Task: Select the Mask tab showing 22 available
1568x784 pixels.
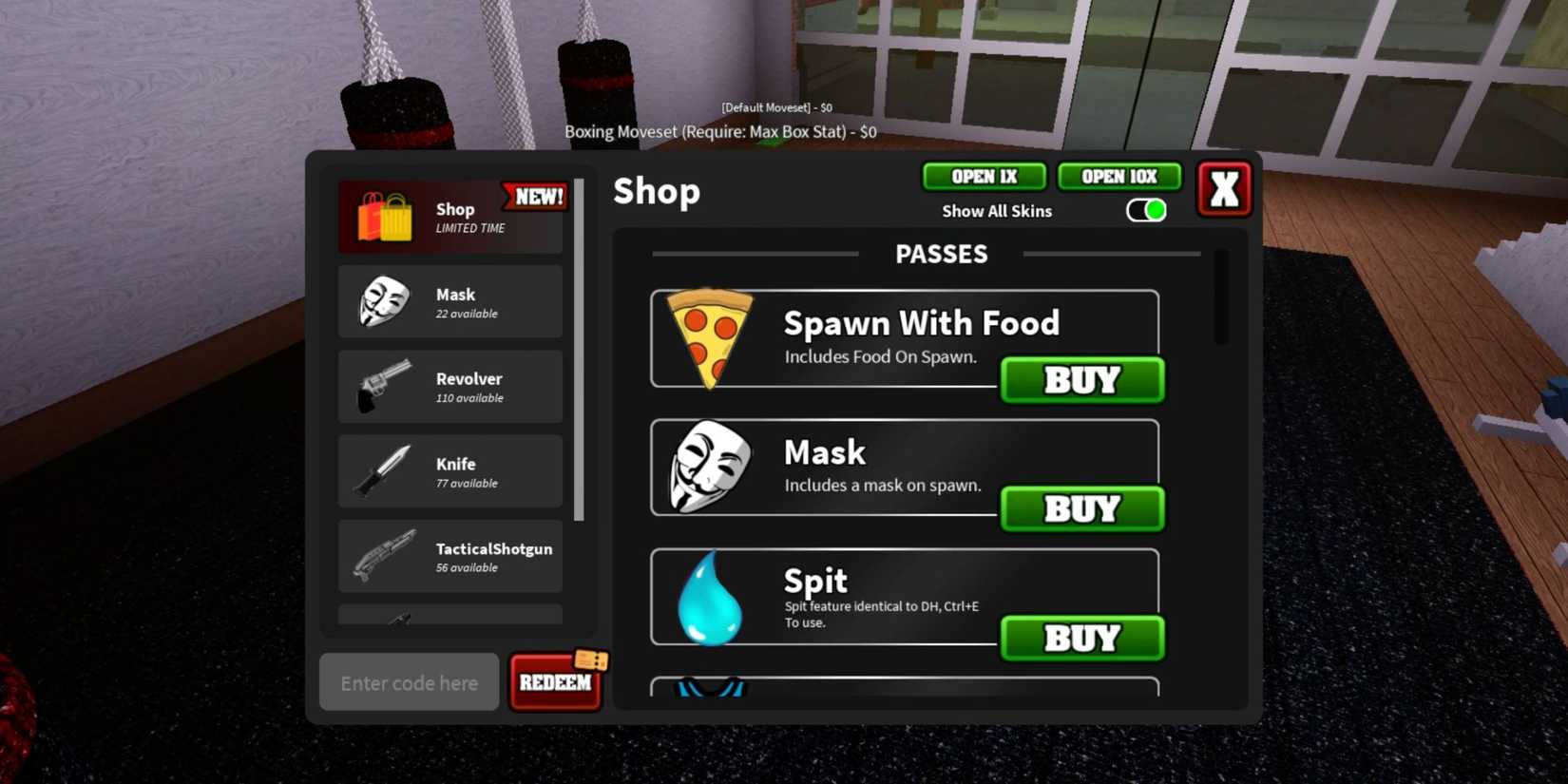Action: pyautogui.click(x=449, y=302)
